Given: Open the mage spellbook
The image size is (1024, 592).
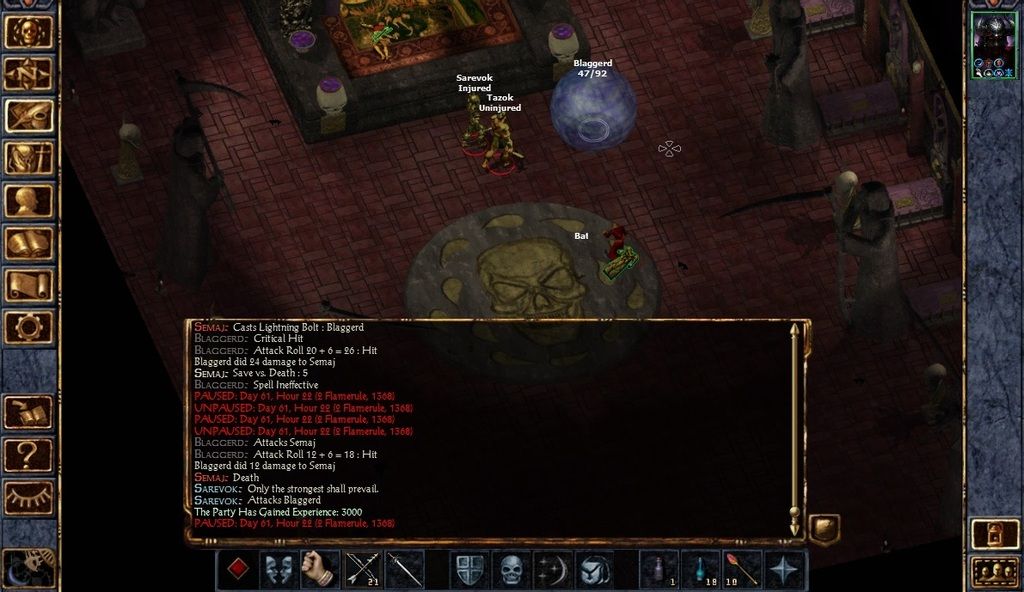Looking at the screenshot, I should (x=29, y=242).
